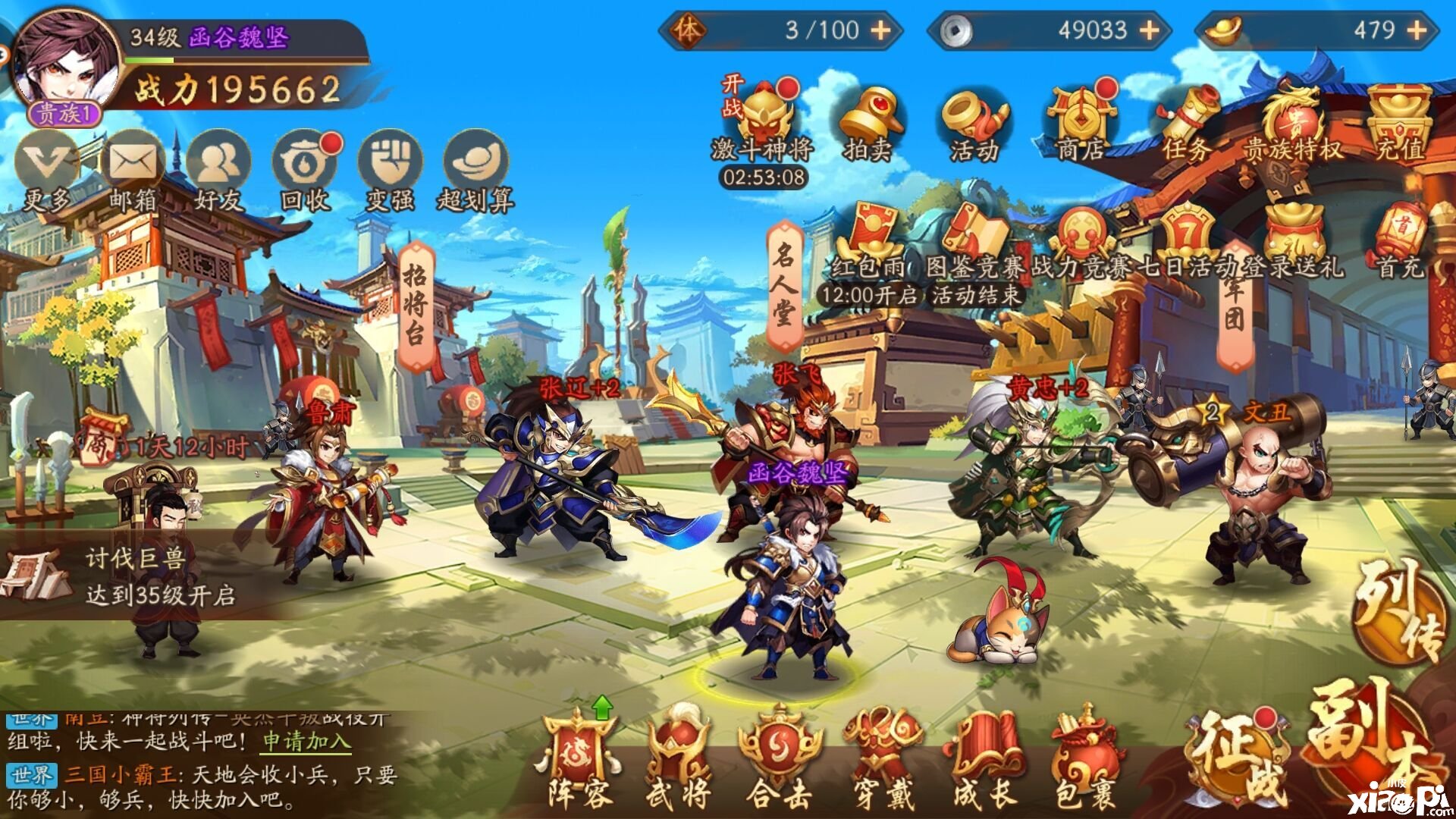Open the 充值 recharge screen
1456x819 pixels.
coord(1399,121)
